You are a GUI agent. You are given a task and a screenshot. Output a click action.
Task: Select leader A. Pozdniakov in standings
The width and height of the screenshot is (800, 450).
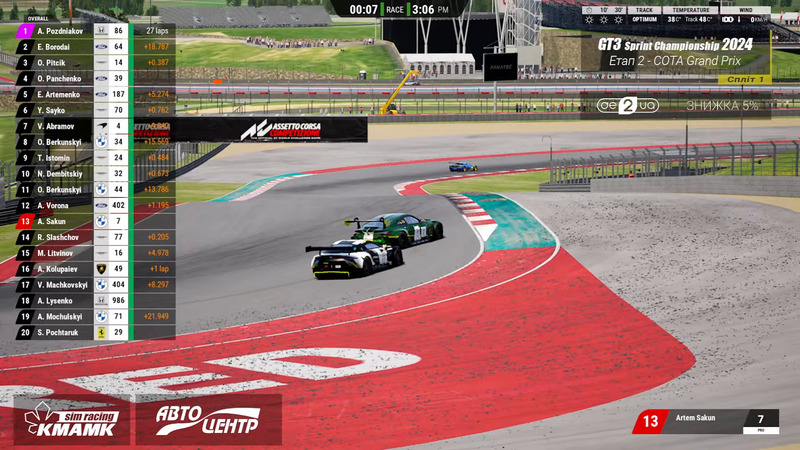pyautogui.click(x=62, y=31)
